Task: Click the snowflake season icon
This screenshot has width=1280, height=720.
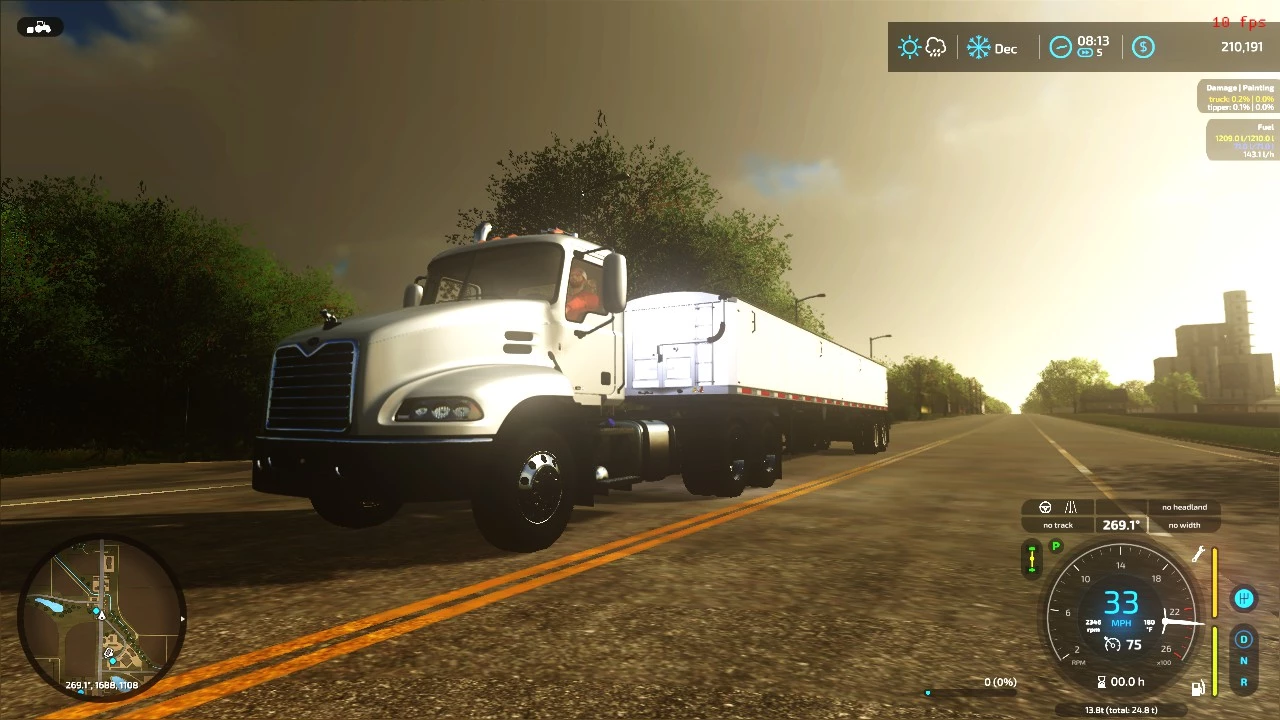Action: 978,47
